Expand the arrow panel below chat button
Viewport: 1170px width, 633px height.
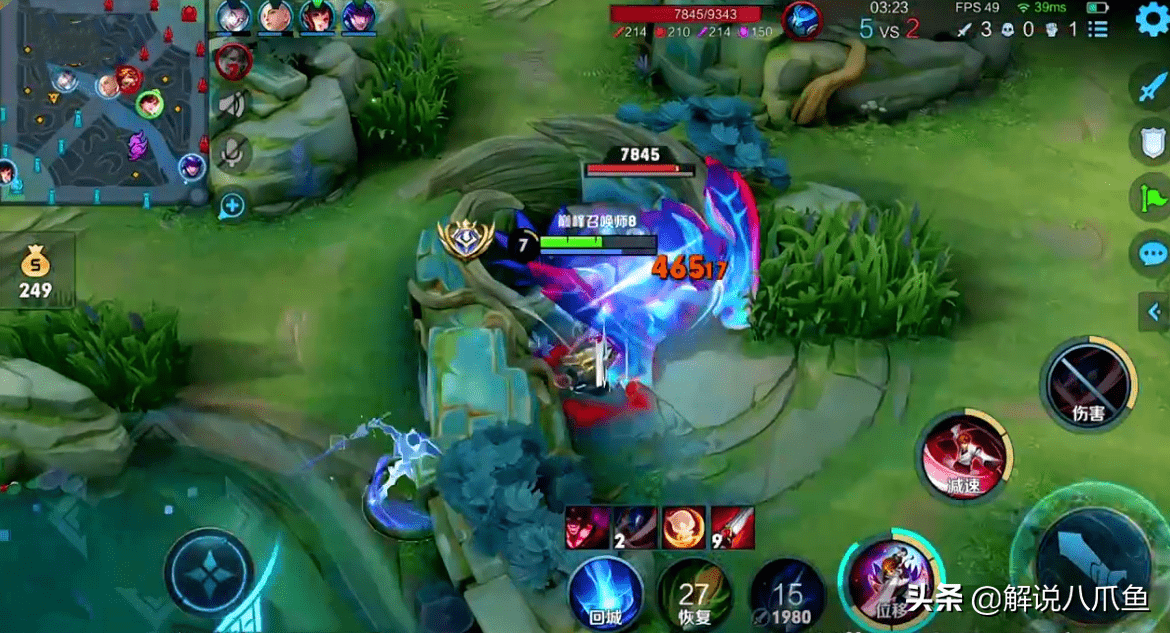(x=1154, y=312)
